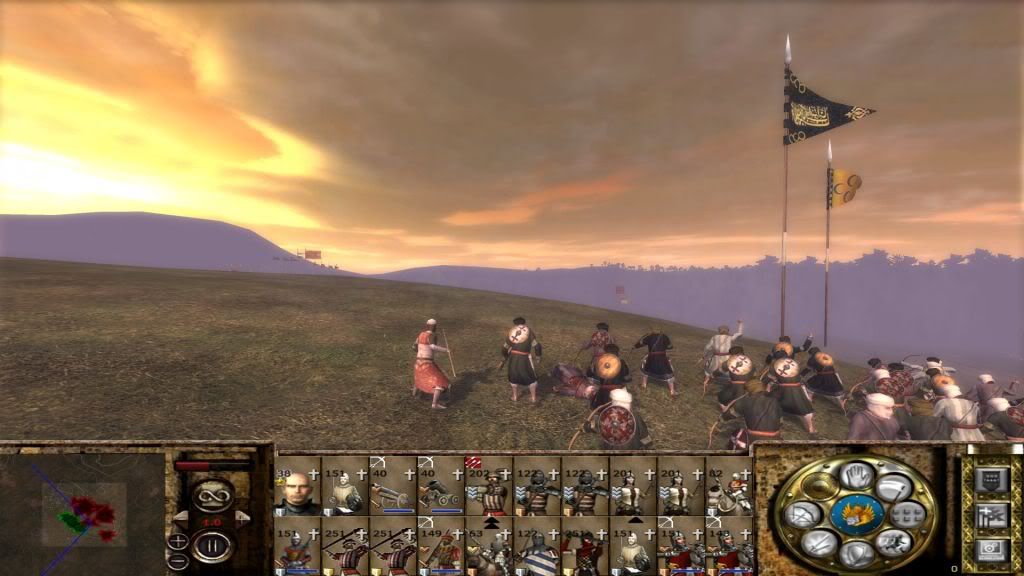The width and height of the screenshot is (1024, 576).
Task: Zoom in the minimap with plus button
Action: point(178,540)
